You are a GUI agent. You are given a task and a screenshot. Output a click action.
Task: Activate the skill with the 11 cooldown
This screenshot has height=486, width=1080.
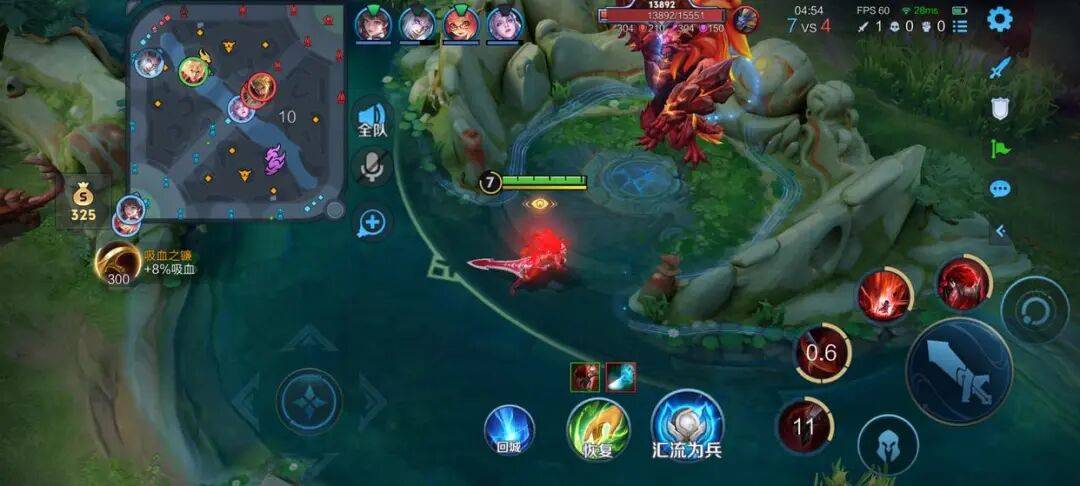(x=803, y=427)
